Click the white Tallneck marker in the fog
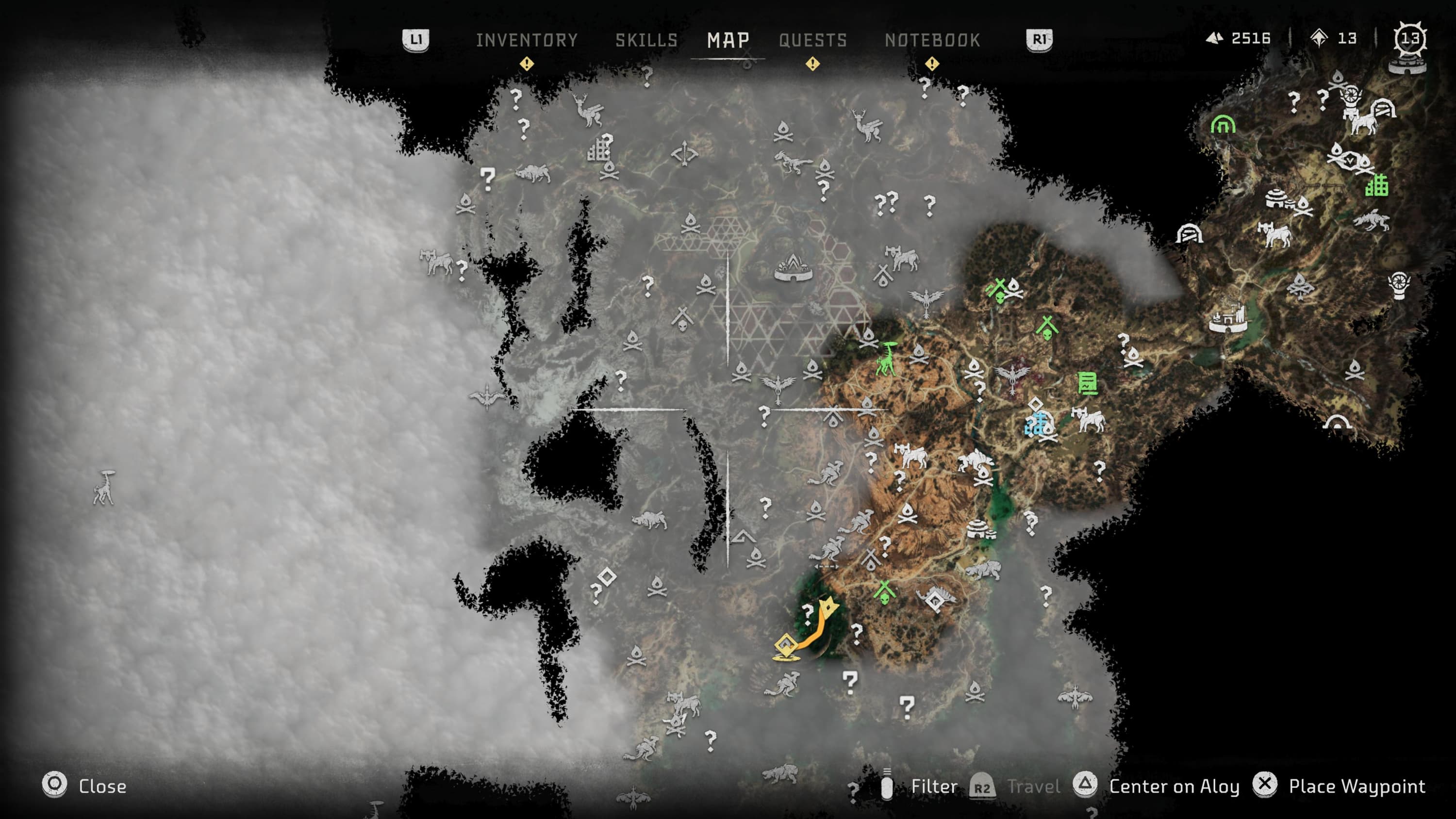 (x=104, y=487)
